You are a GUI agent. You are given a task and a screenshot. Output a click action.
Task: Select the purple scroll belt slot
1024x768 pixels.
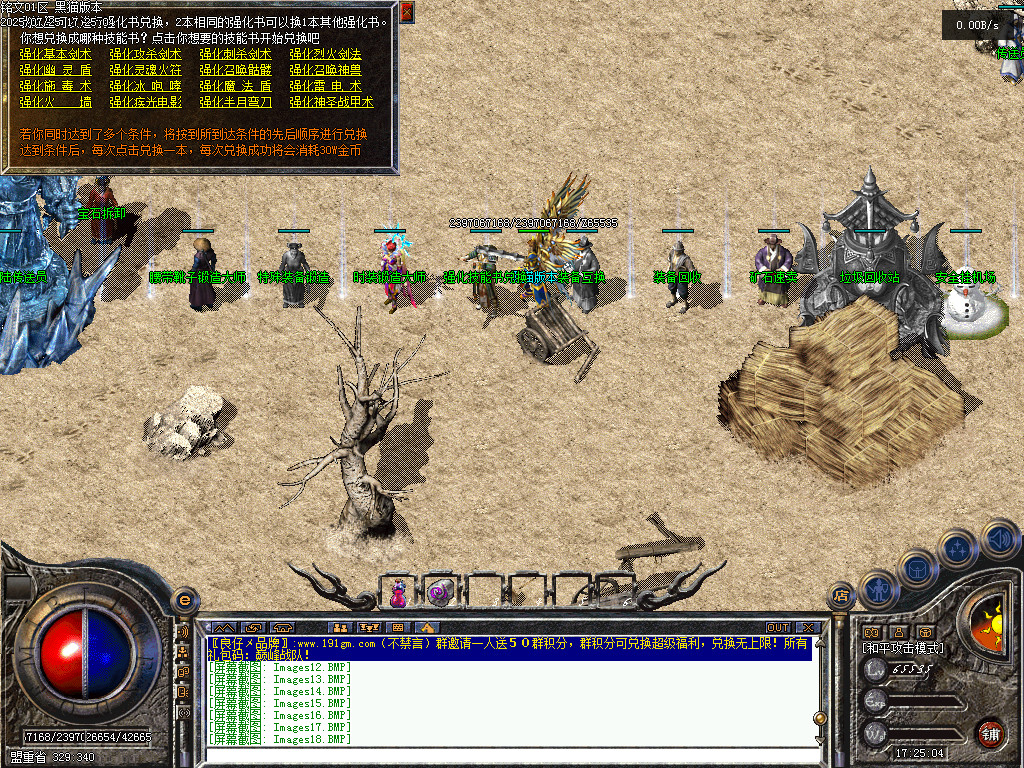[x=439, y=593]
